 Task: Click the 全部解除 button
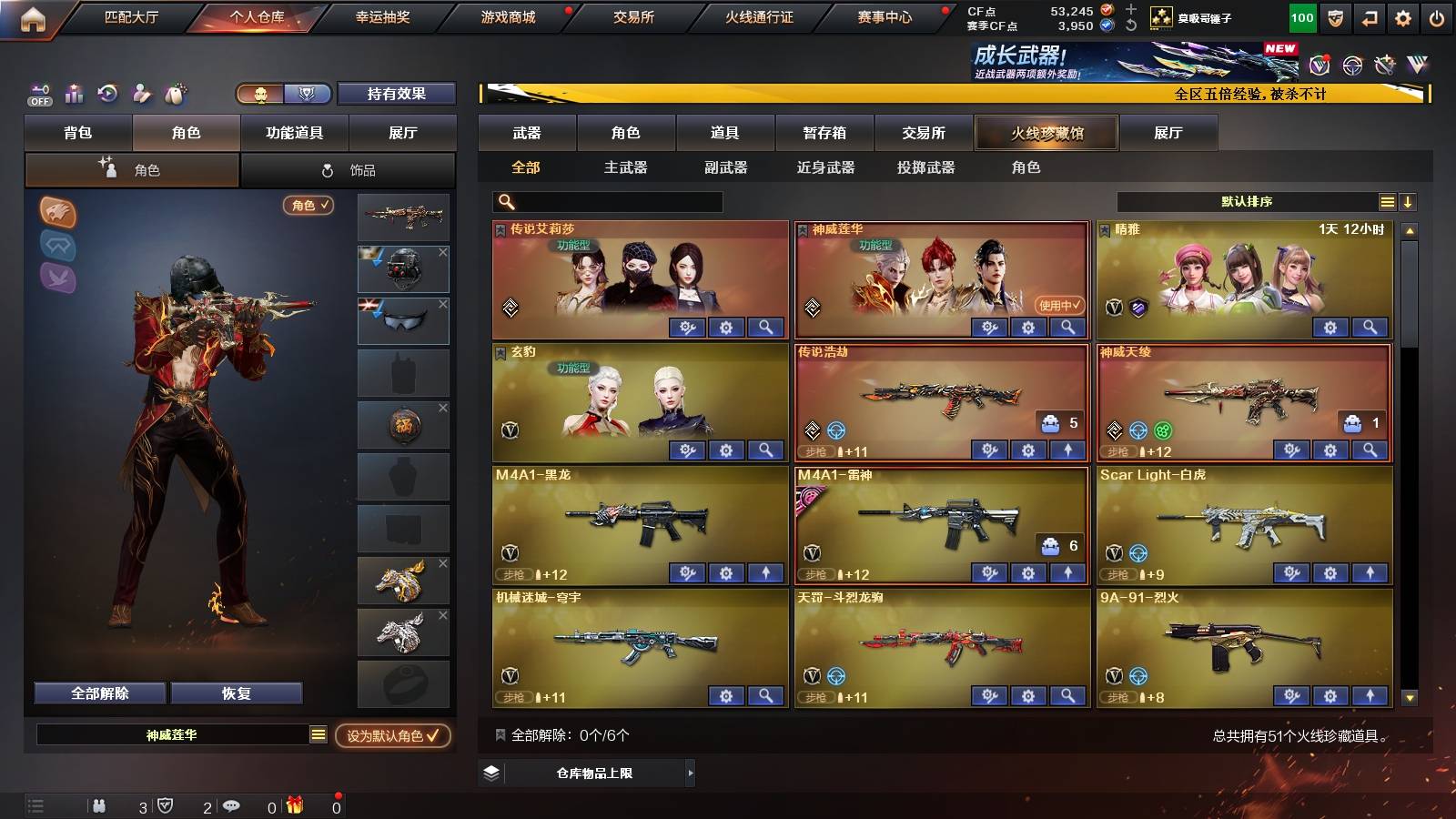pyautogui.click(x=98, y=693)
